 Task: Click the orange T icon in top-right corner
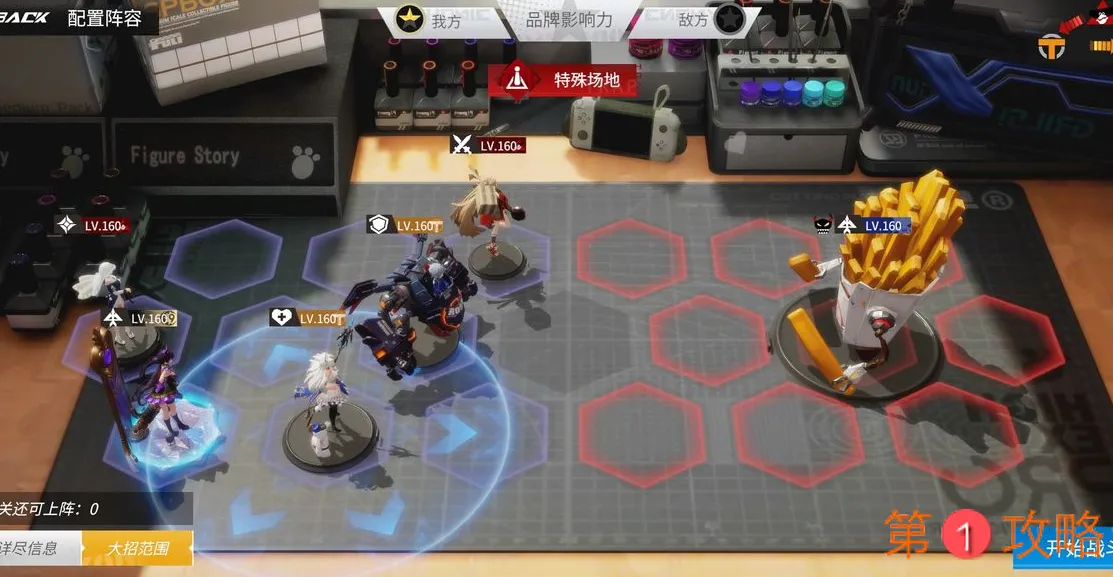[x=1051, y=45]
